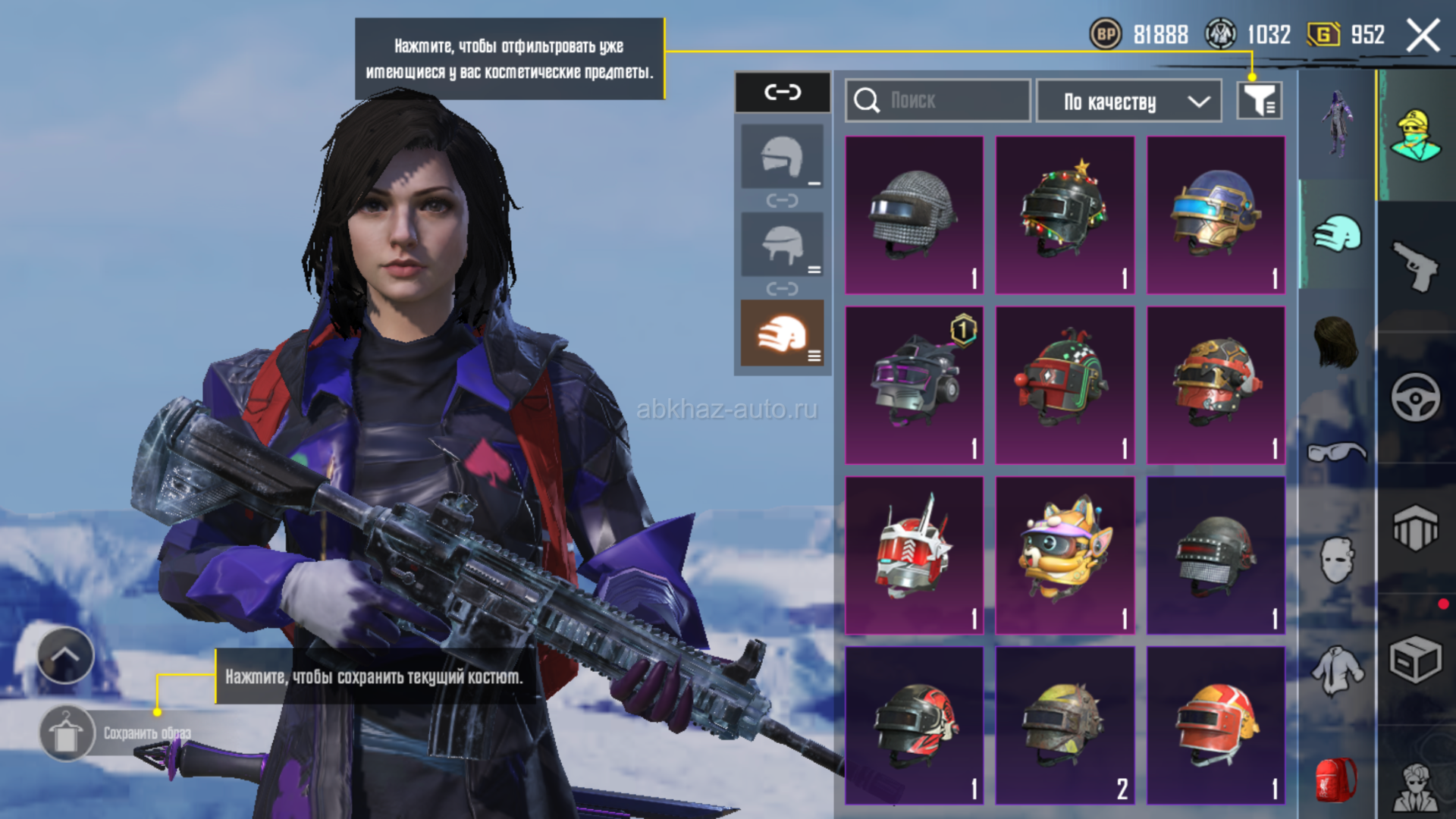Open the glasses category
This screenshot has width=1456, height=819.
click(1336, 453)
